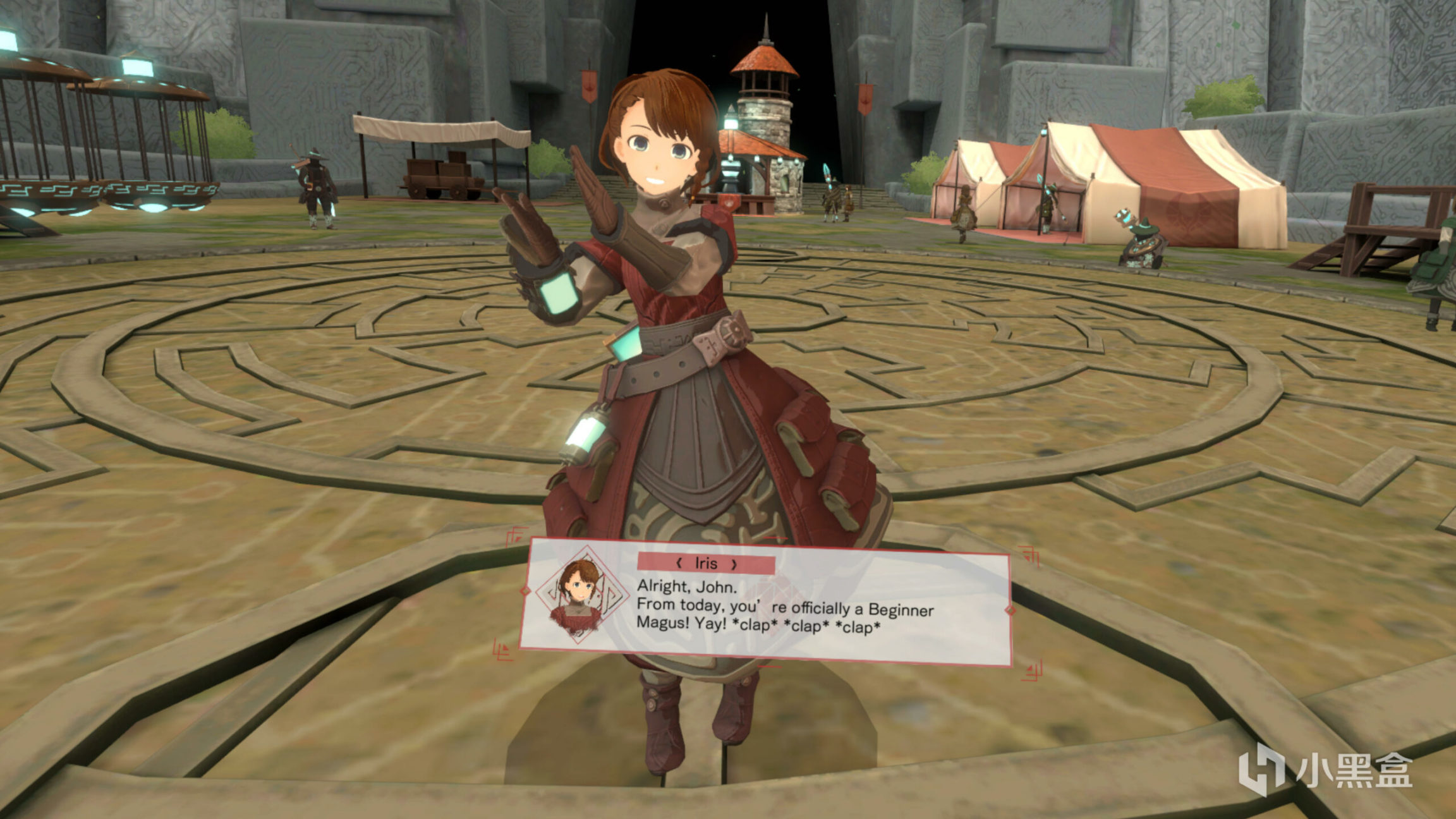Click the 小黑盒 hexagon logo watermark
1456x819 pixels.
pos(1261,768)
